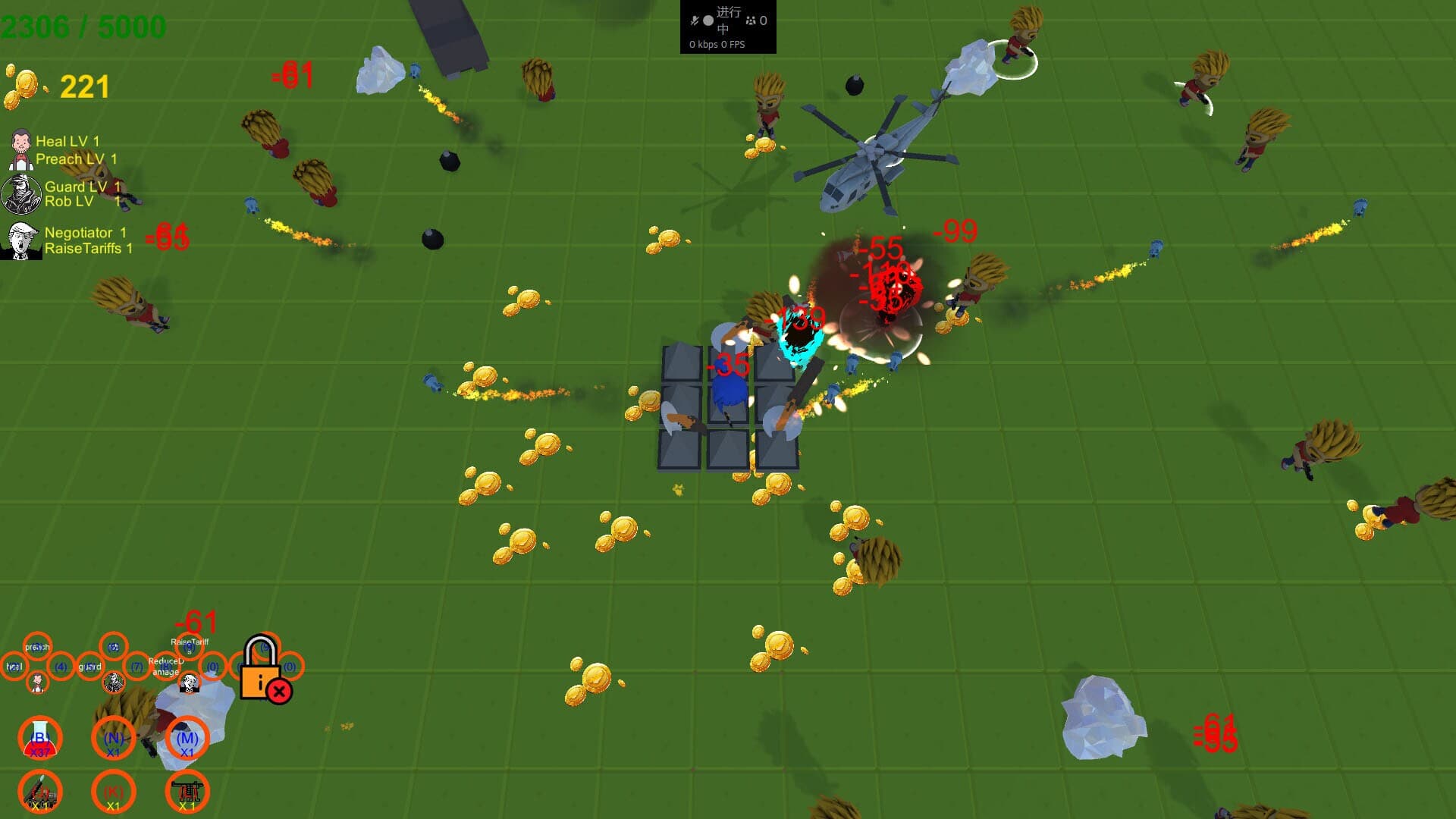This screenshot has width=1456, height=819.
Task: Click the ReduceDamage skill icon
Action: point(166,667)
